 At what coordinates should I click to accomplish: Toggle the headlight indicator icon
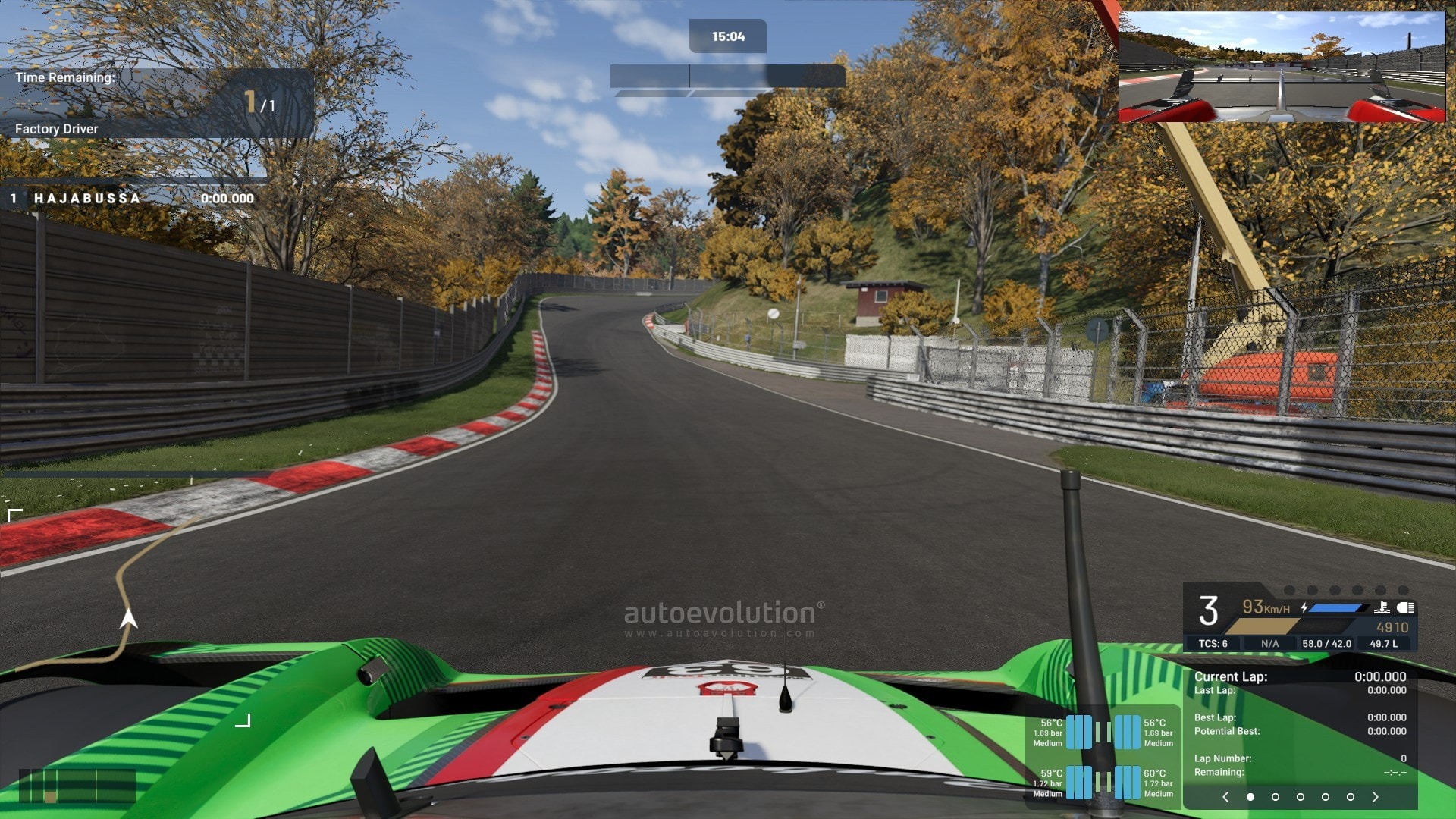[x=1405, y=607]
